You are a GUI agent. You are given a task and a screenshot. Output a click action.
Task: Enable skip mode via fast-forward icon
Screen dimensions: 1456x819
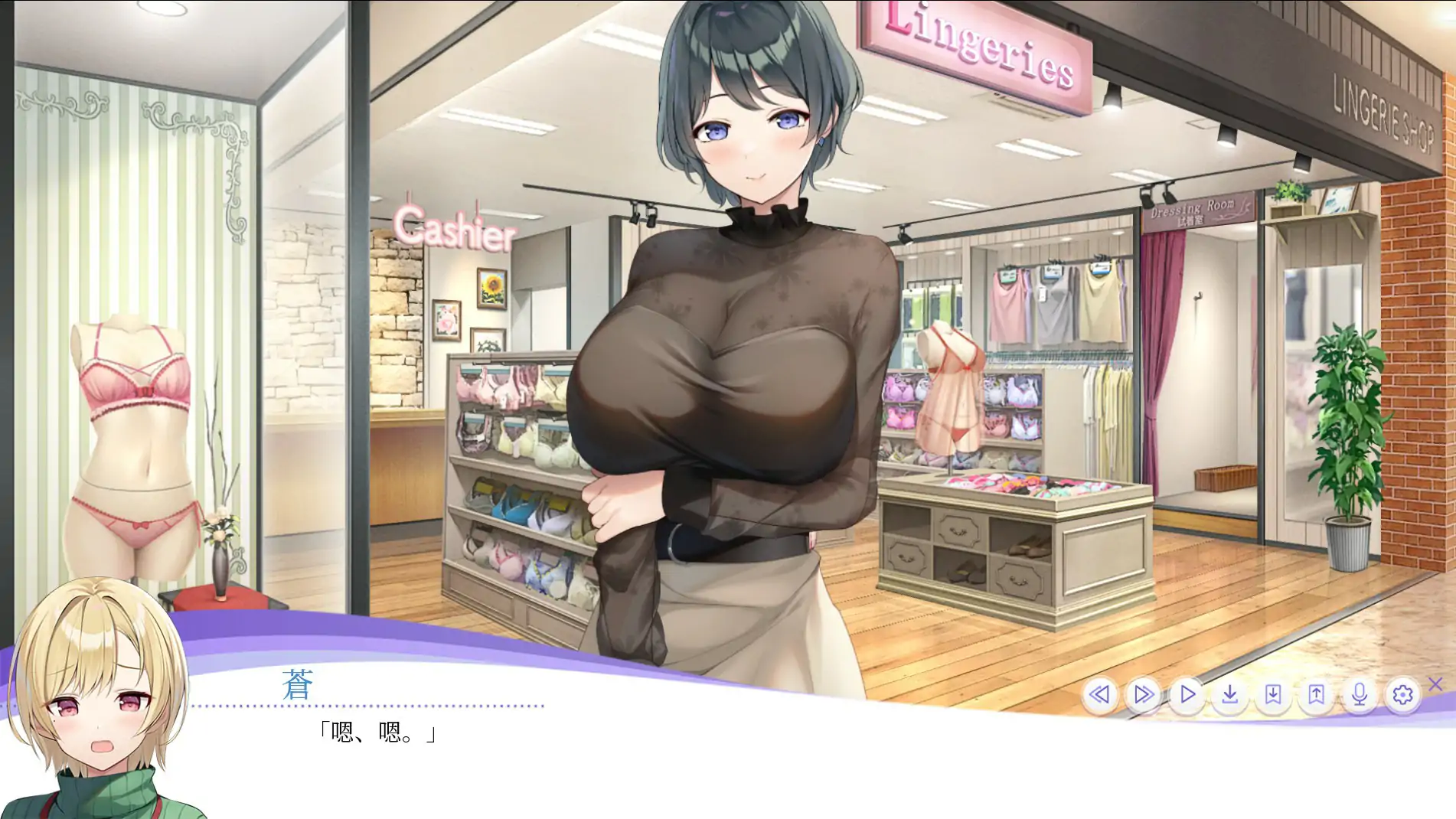1144,693
